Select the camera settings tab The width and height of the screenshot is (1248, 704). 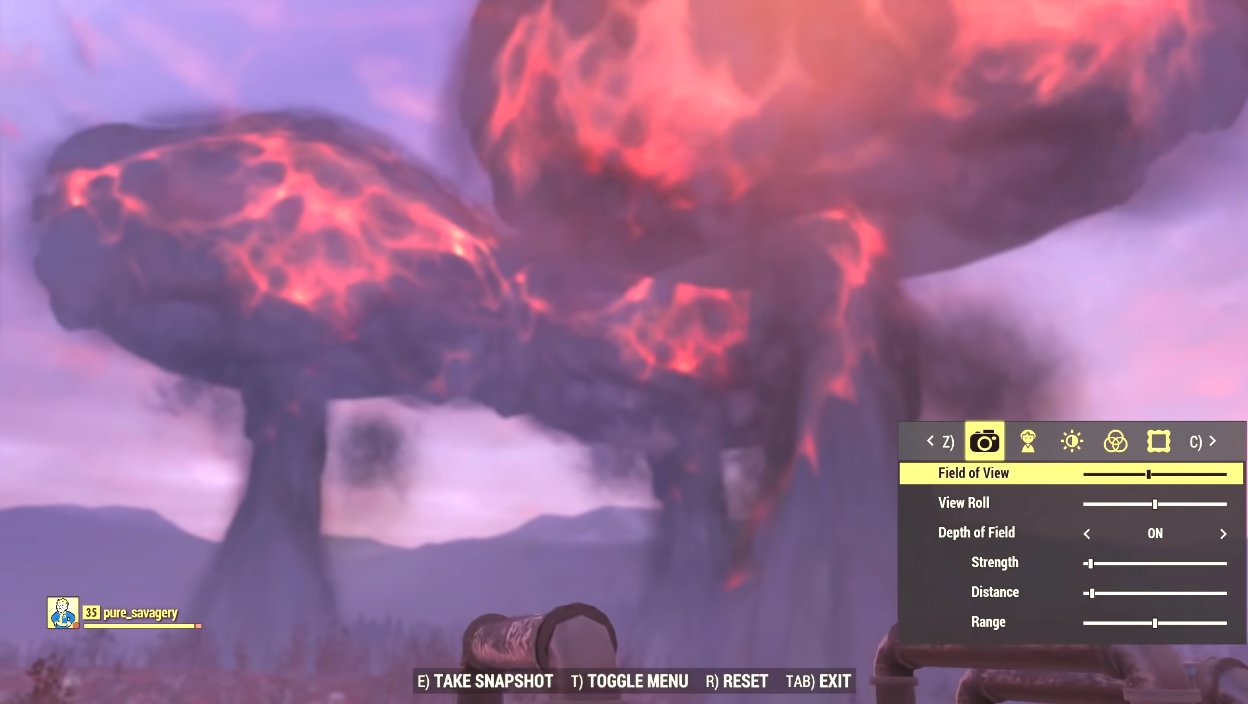[984, 441]
